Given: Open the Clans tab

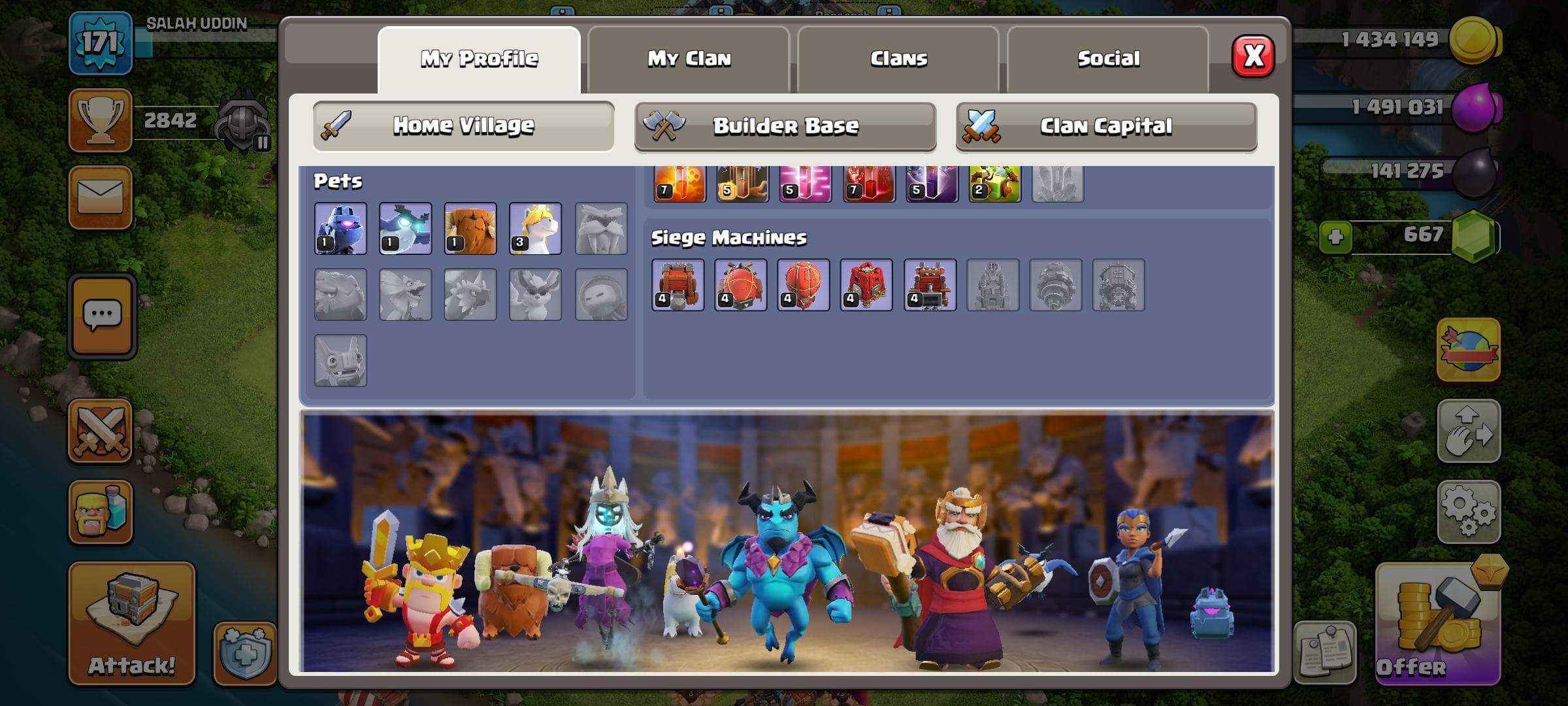Looking at the screenshot, I should point(898,59).
